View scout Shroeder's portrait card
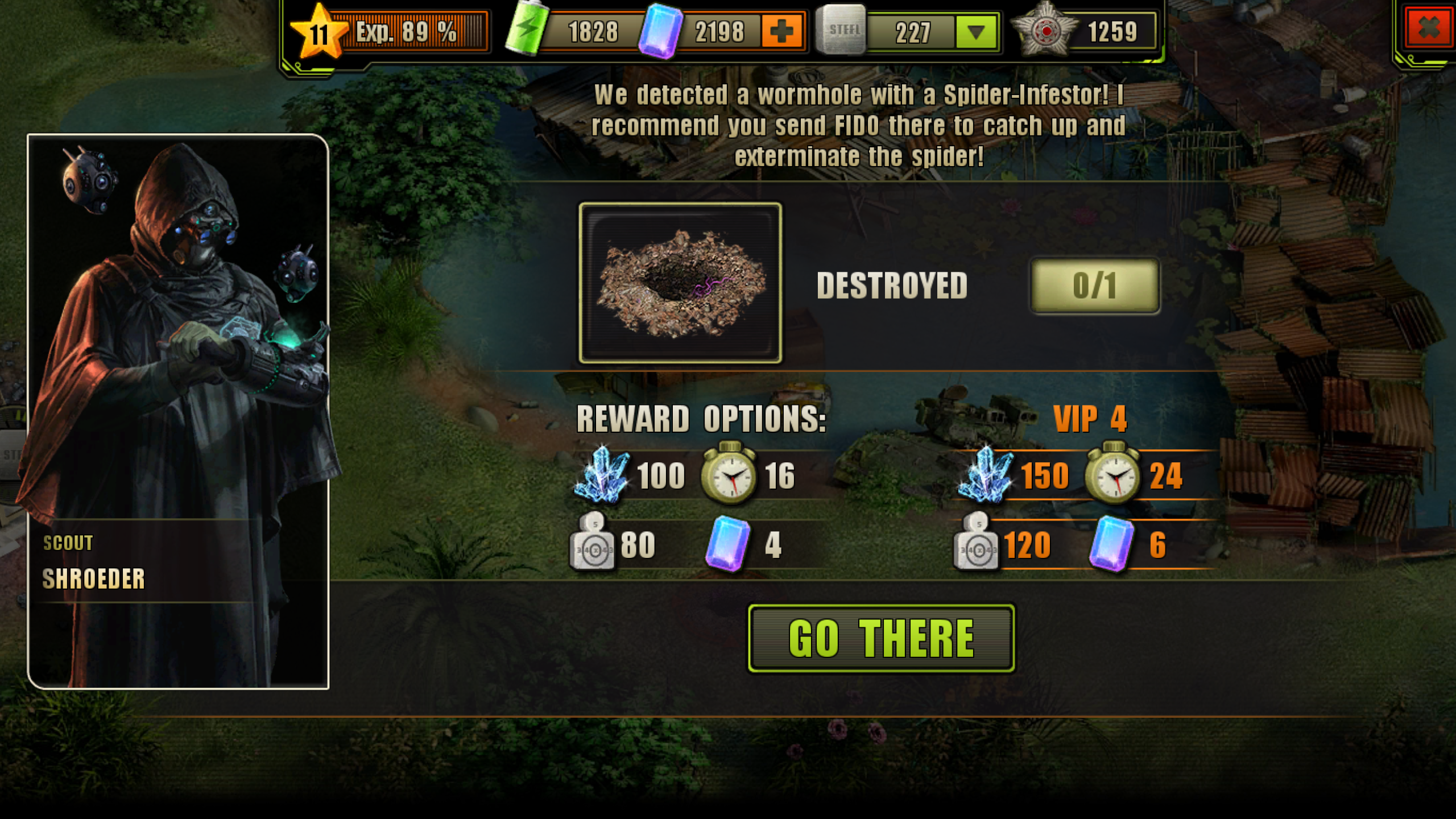 click(x=178, y=411)
